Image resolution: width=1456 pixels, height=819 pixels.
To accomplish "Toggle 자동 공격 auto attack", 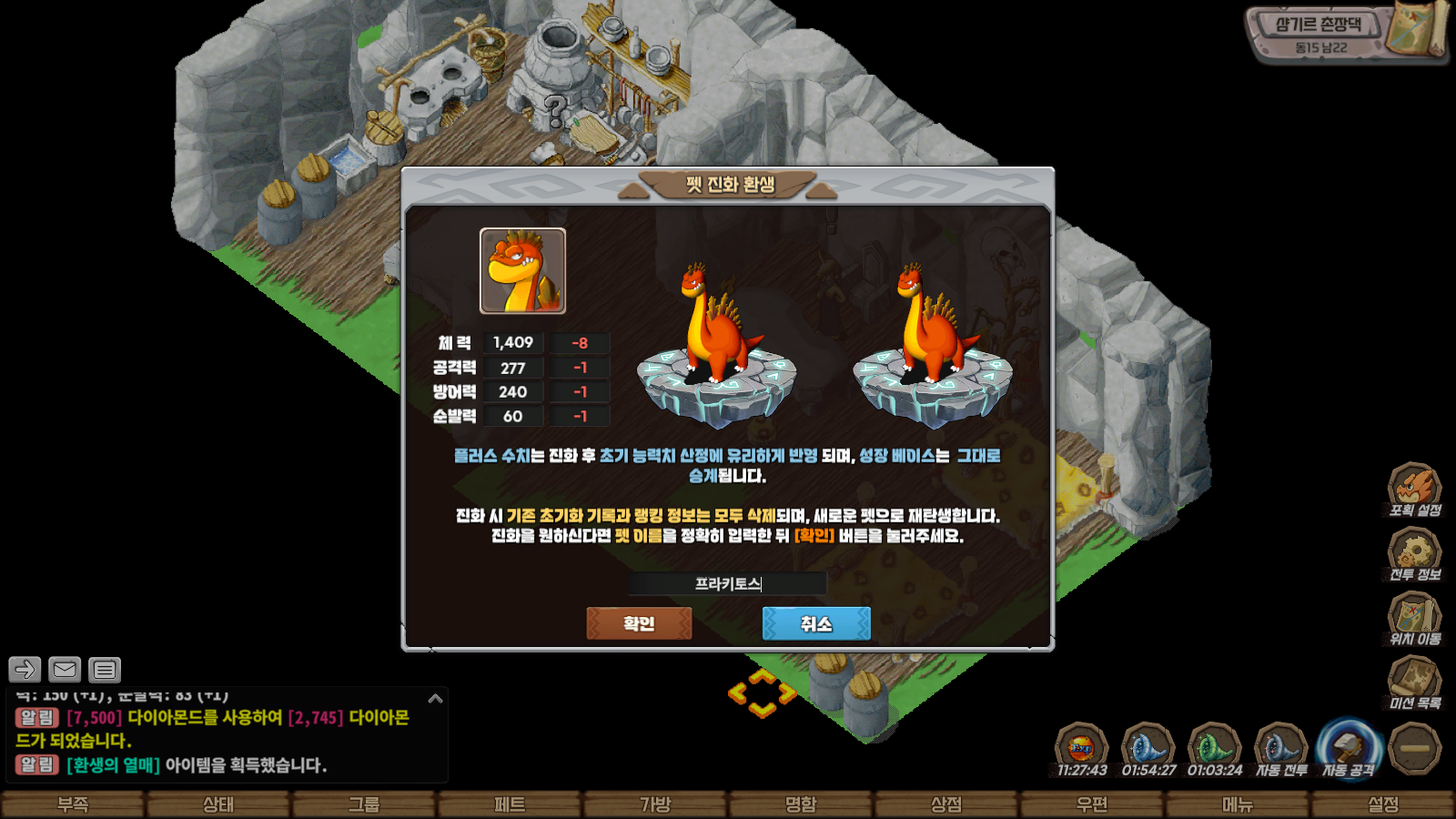I will pyautogui.click(x=1348, y=749).
